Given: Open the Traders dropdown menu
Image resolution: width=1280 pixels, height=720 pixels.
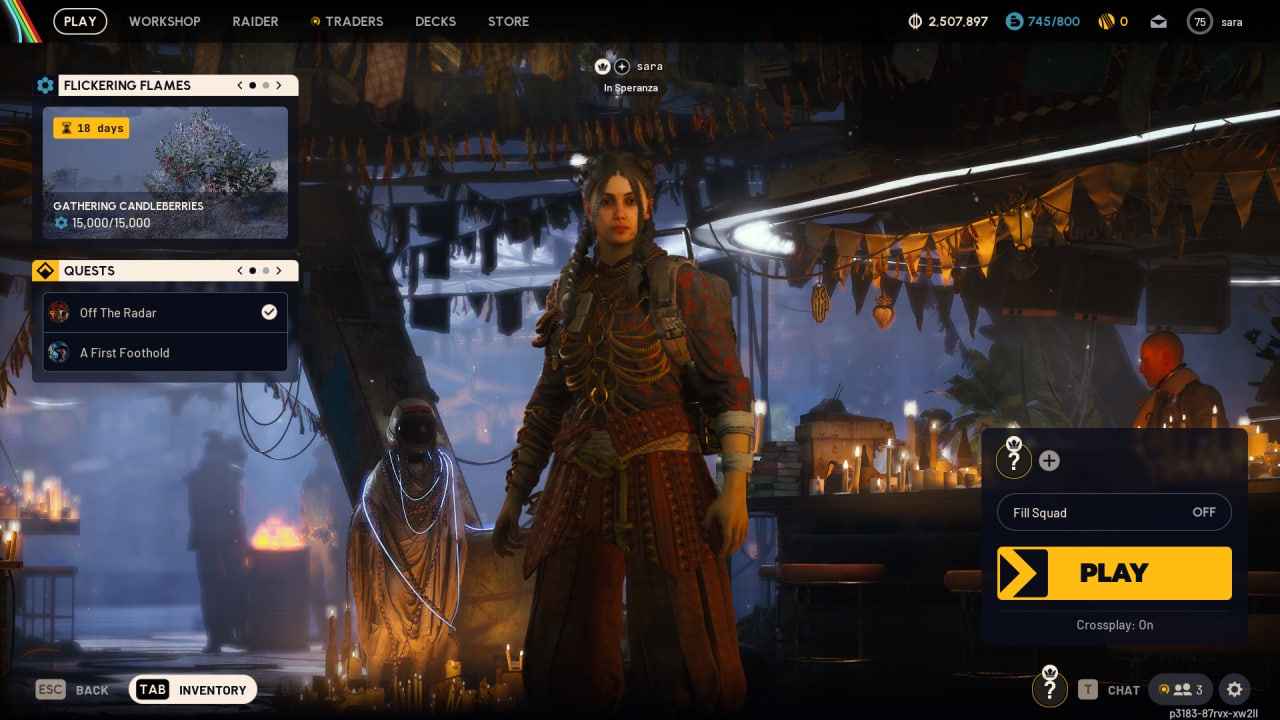Looking at the screenshot, I should (355, 21).
